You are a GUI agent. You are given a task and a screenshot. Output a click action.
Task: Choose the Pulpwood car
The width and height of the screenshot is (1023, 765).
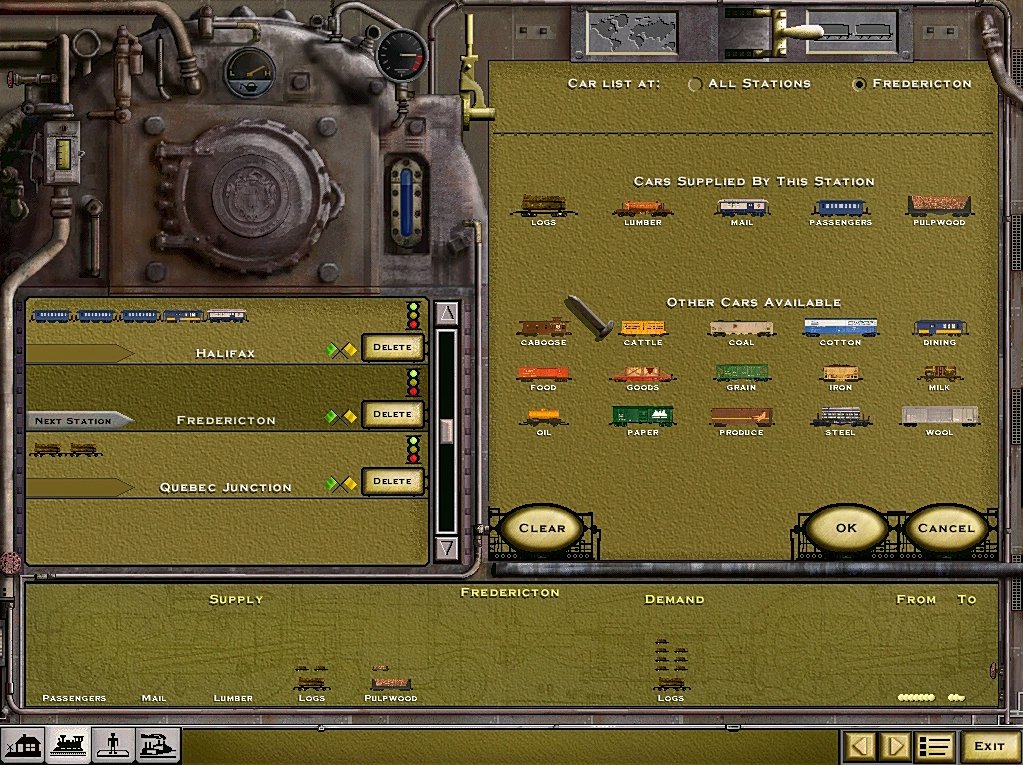point(939,206)
